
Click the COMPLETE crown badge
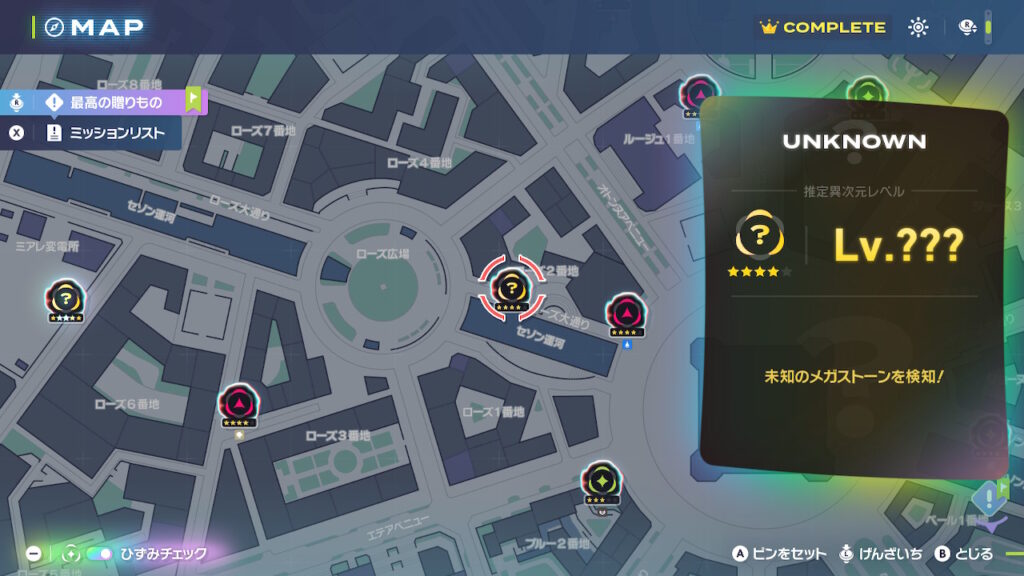click(x=823, y=27)
